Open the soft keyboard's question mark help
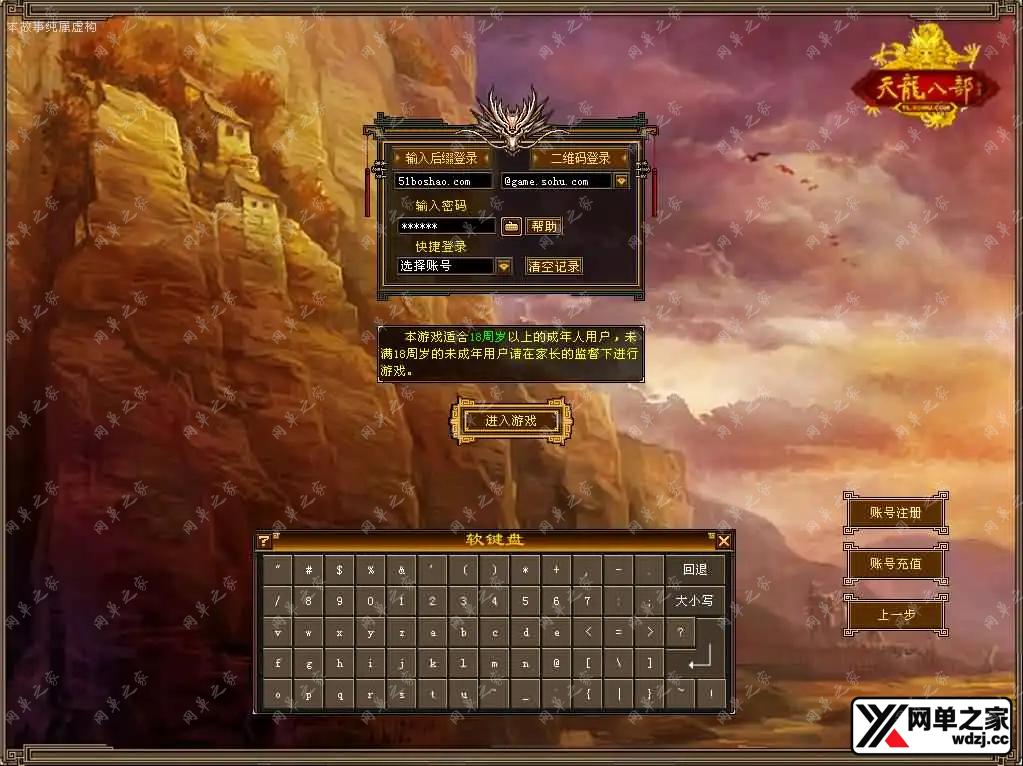Screen dimensions: 1023x766 pyautogui.click(x=264, y=541)
